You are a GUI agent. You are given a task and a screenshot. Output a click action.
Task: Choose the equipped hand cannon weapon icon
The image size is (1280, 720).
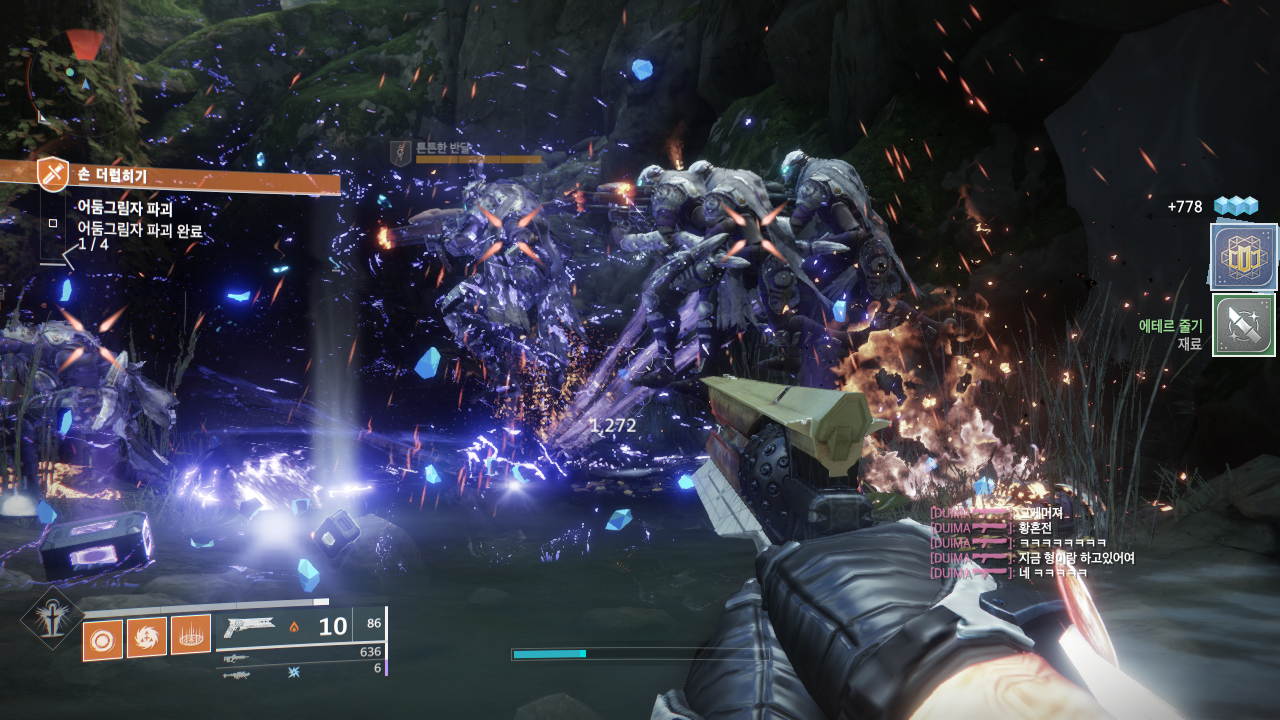tap(250, 627)
